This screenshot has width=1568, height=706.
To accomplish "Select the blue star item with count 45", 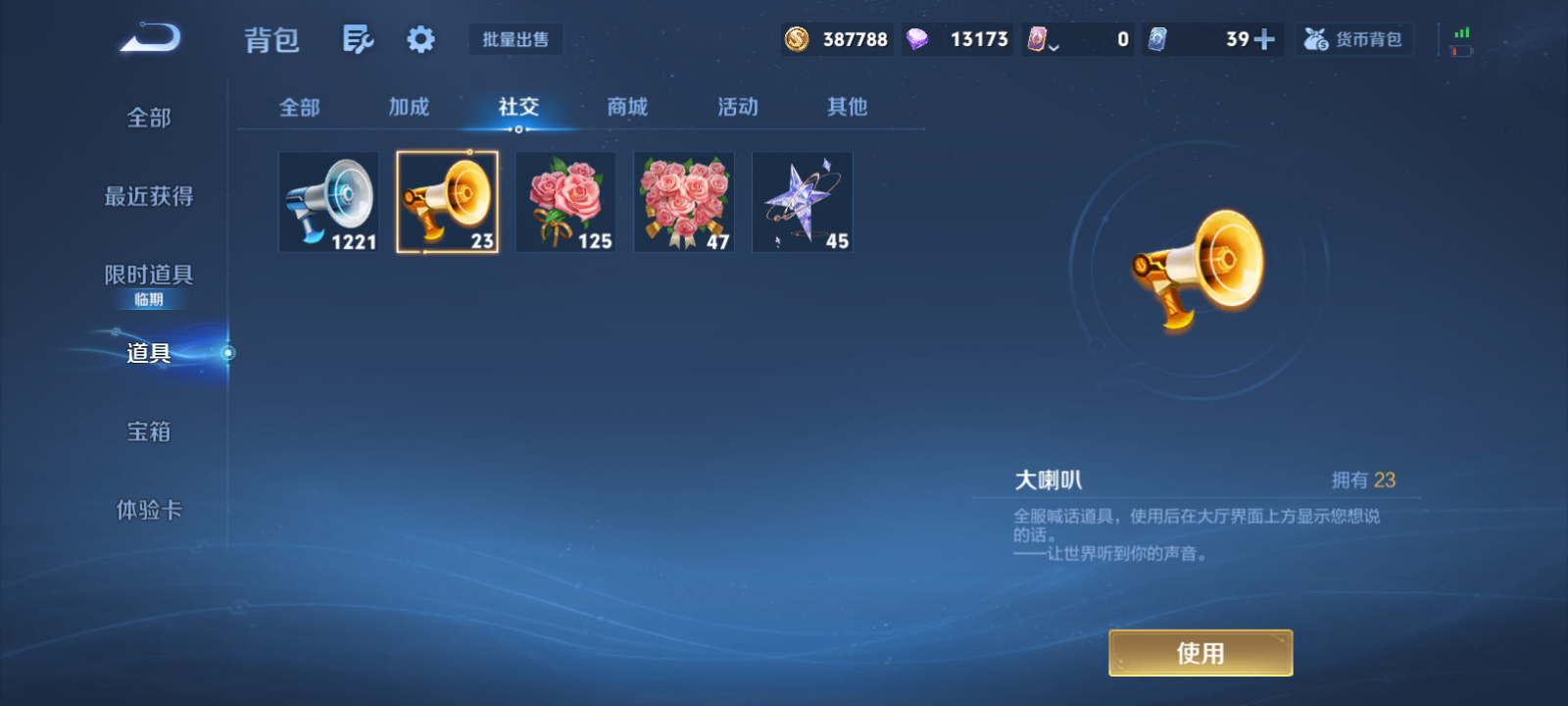I will (x=802, y=201).
